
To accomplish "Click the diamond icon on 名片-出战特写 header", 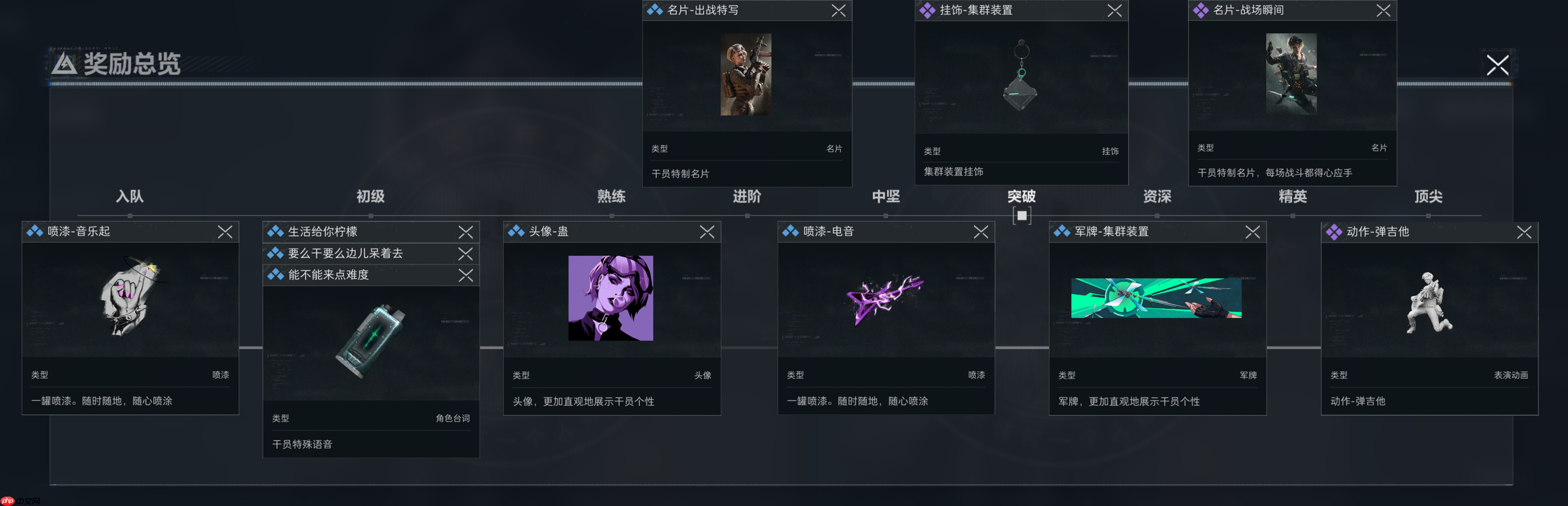I will click(654, 10).
